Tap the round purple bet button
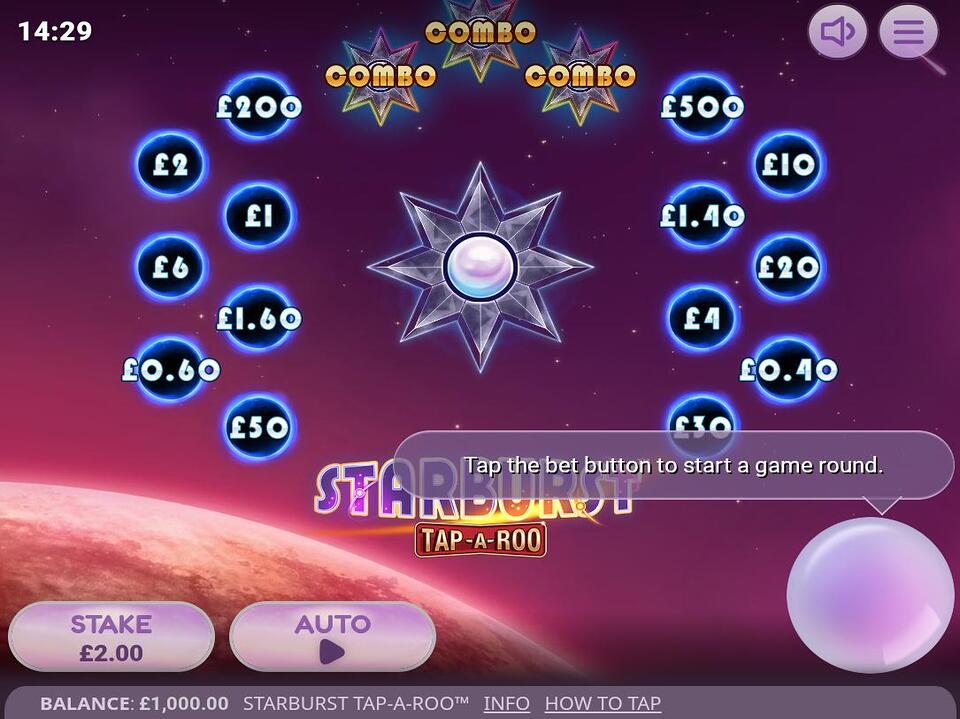 pos(869,594)
